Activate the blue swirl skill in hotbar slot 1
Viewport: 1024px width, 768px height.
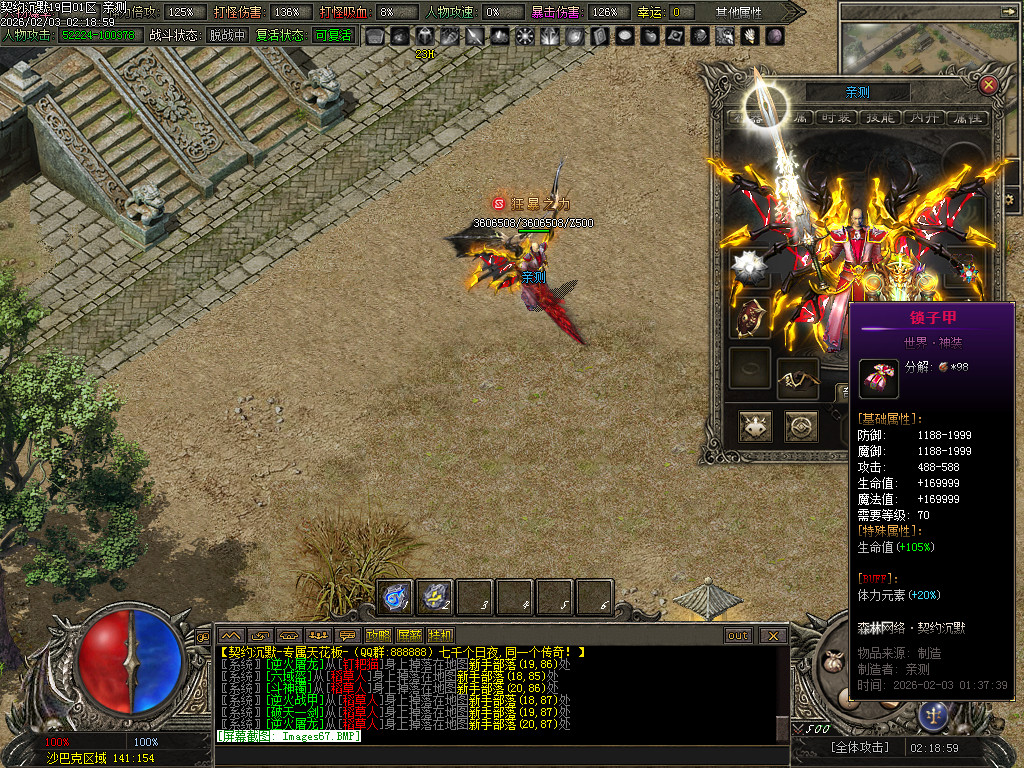pos(396,597)
